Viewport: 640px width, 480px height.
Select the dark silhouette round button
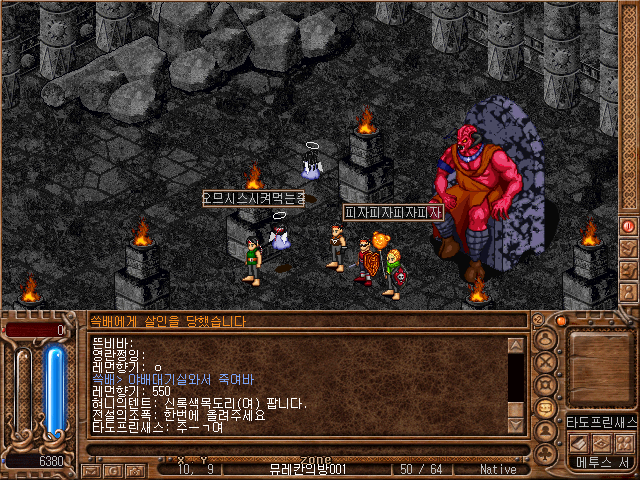click(x=547, y=431)
